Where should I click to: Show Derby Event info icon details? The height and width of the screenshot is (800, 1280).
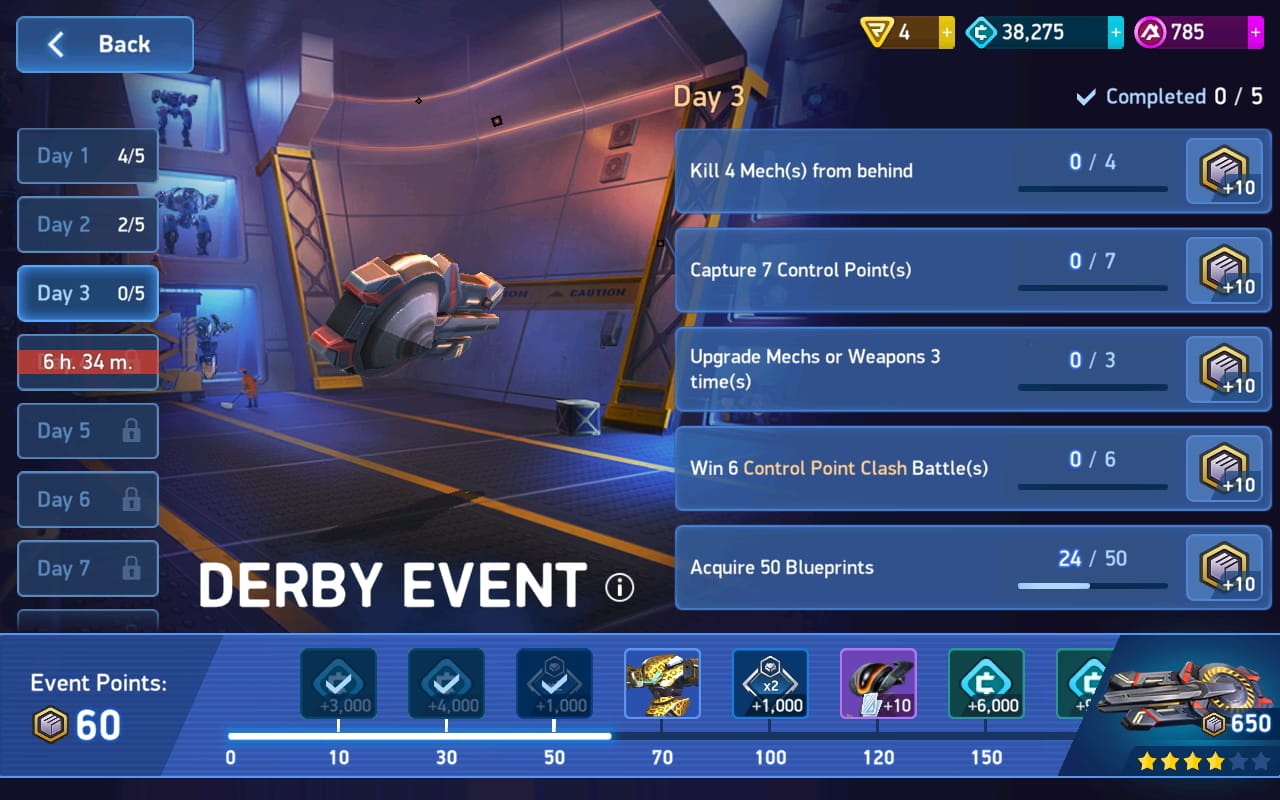click(x=620, y=587)
